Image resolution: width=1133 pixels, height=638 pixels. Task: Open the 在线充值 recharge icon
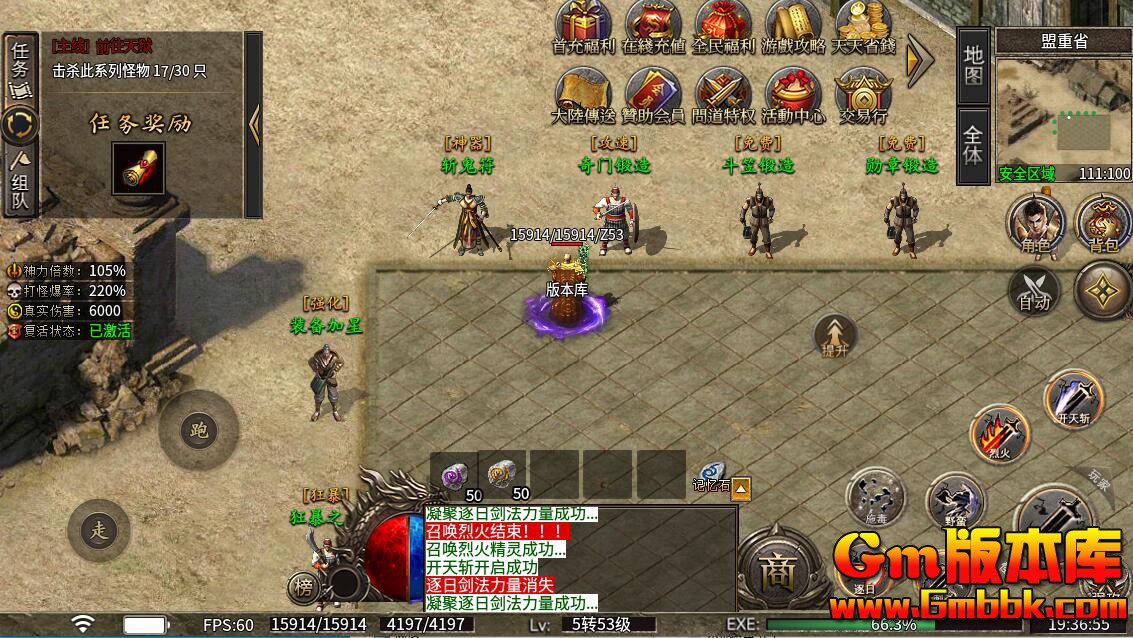pos(654,24)
